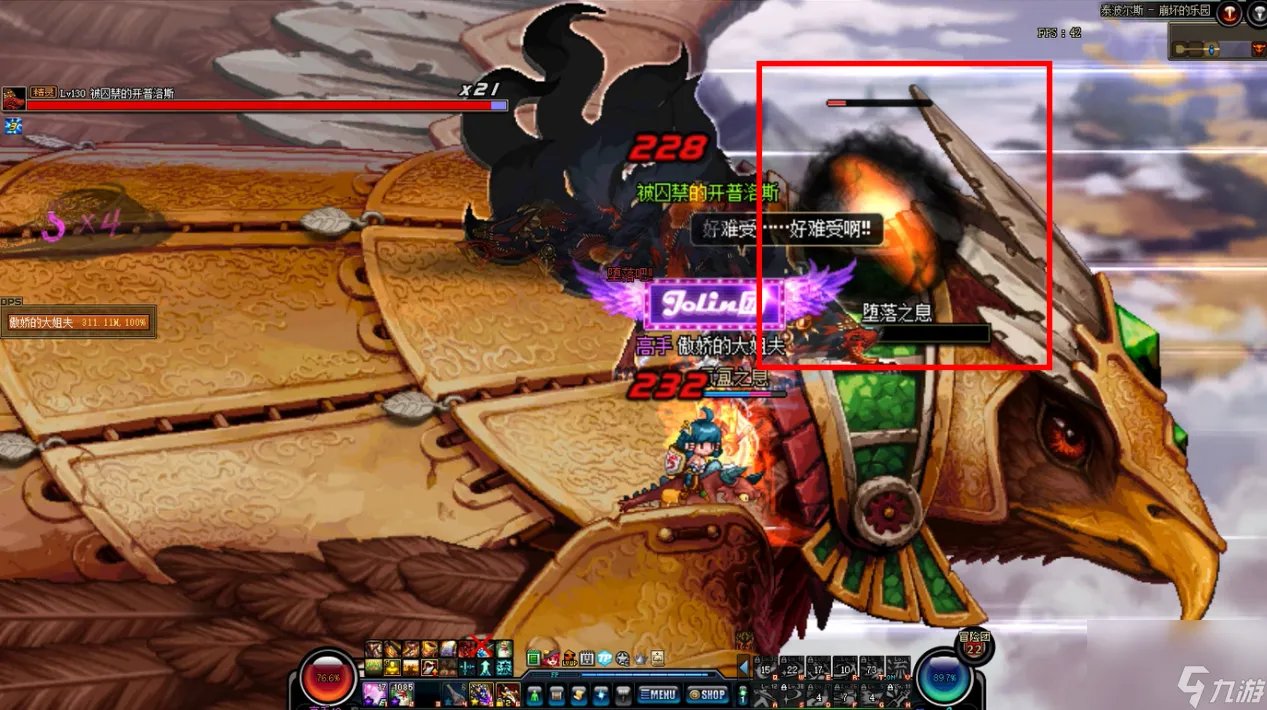Activate the skill with cooldown 15
The image size is (1267, 710).
point(767,669)
